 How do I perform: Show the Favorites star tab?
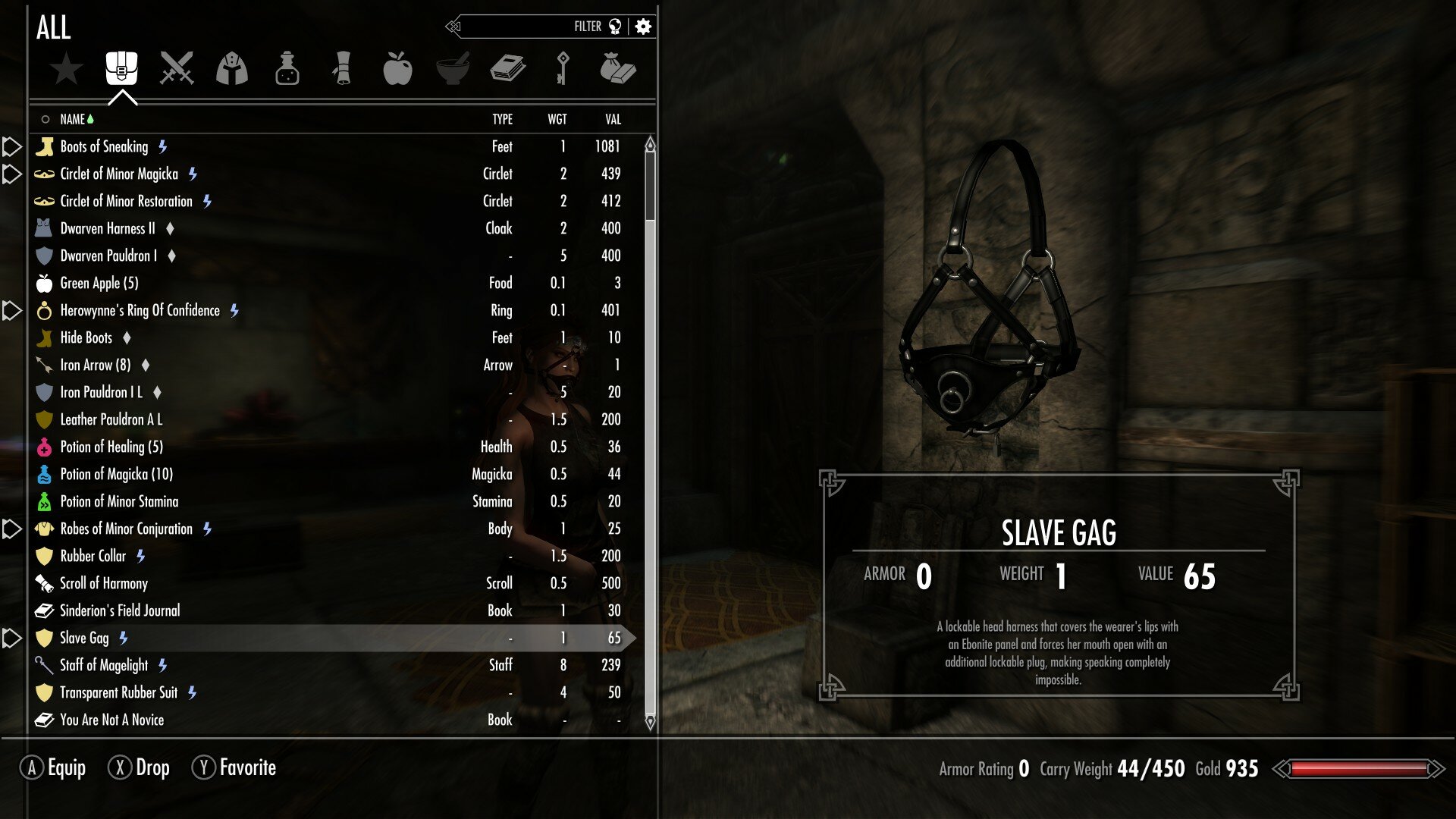pyautogui.click(x=66, y=68)
